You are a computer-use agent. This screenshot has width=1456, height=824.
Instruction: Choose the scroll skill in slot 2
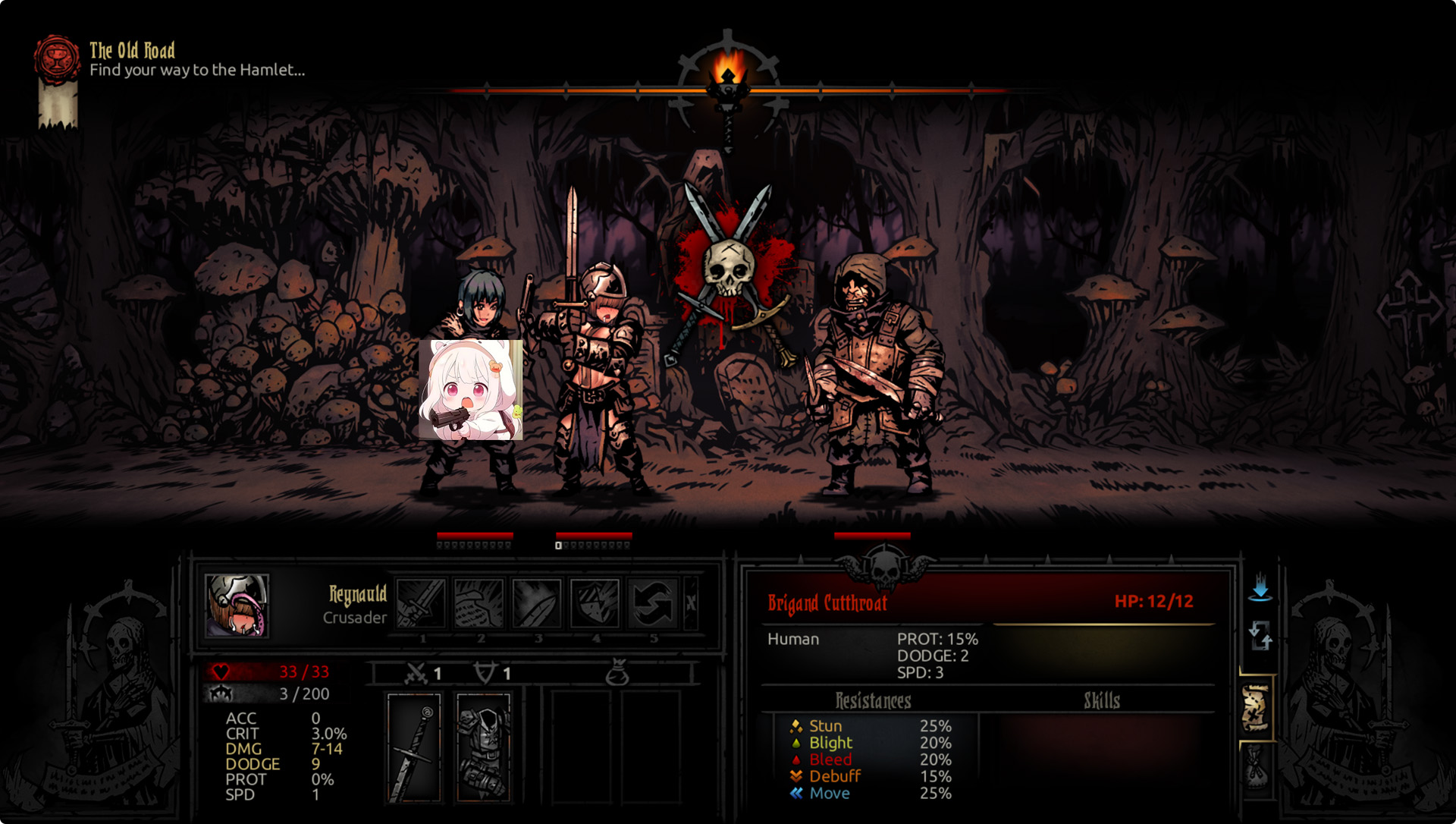pos(479,603)
